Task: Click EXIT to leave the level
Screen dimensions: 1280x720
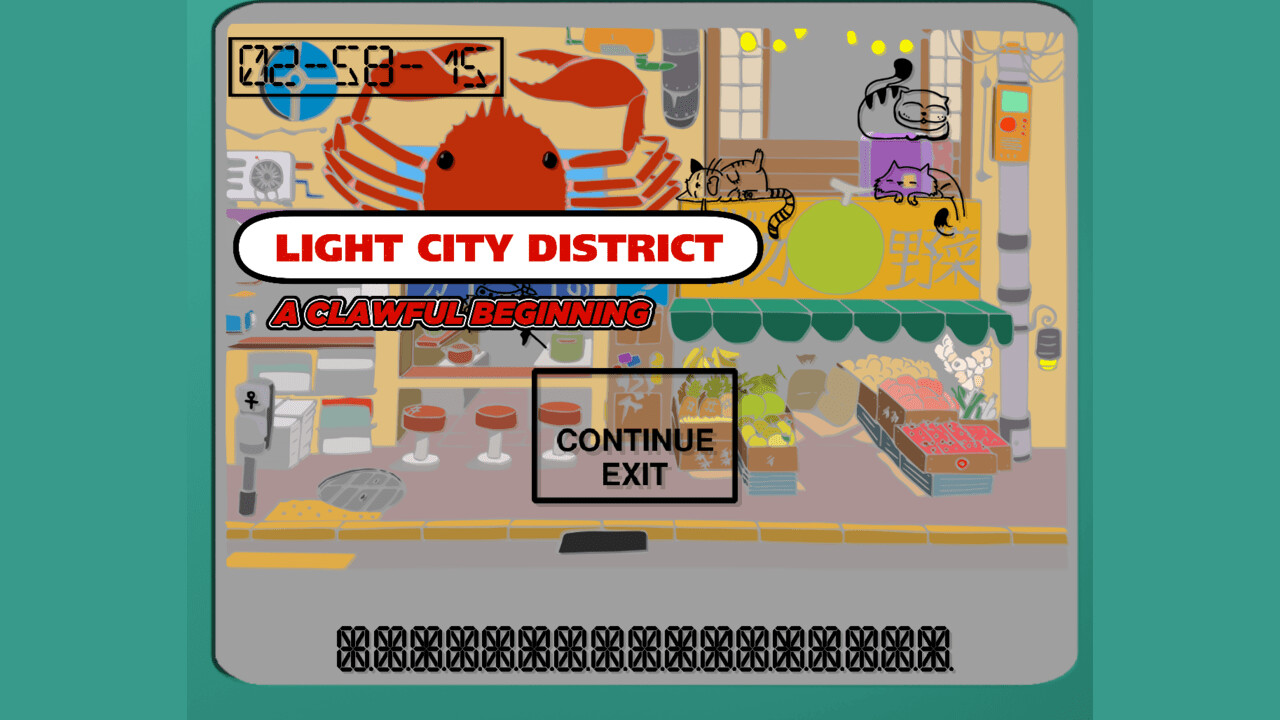Action: click(x=635, y=471)
